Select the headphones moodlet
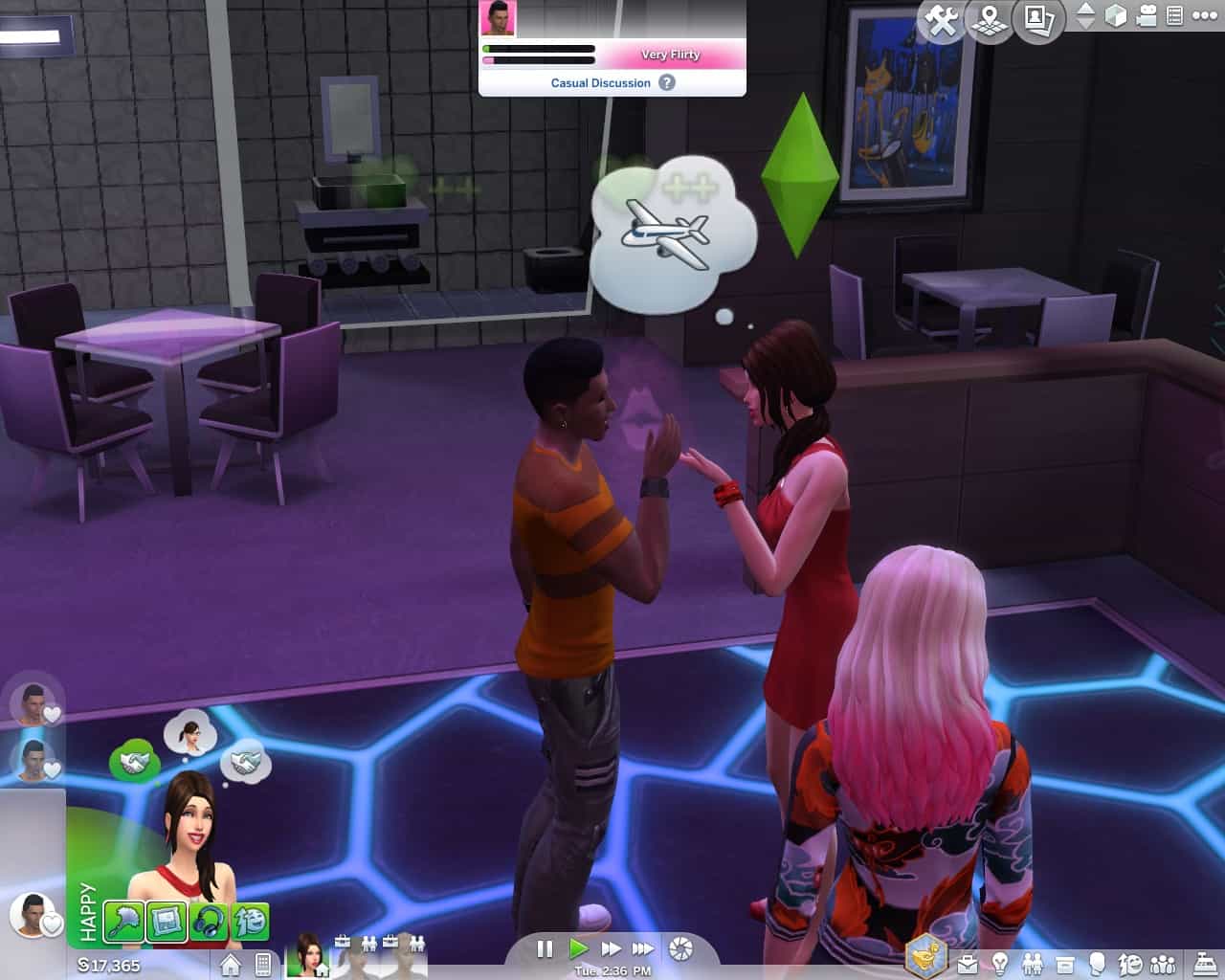1225x980 pixels. [x=209, y=923]
